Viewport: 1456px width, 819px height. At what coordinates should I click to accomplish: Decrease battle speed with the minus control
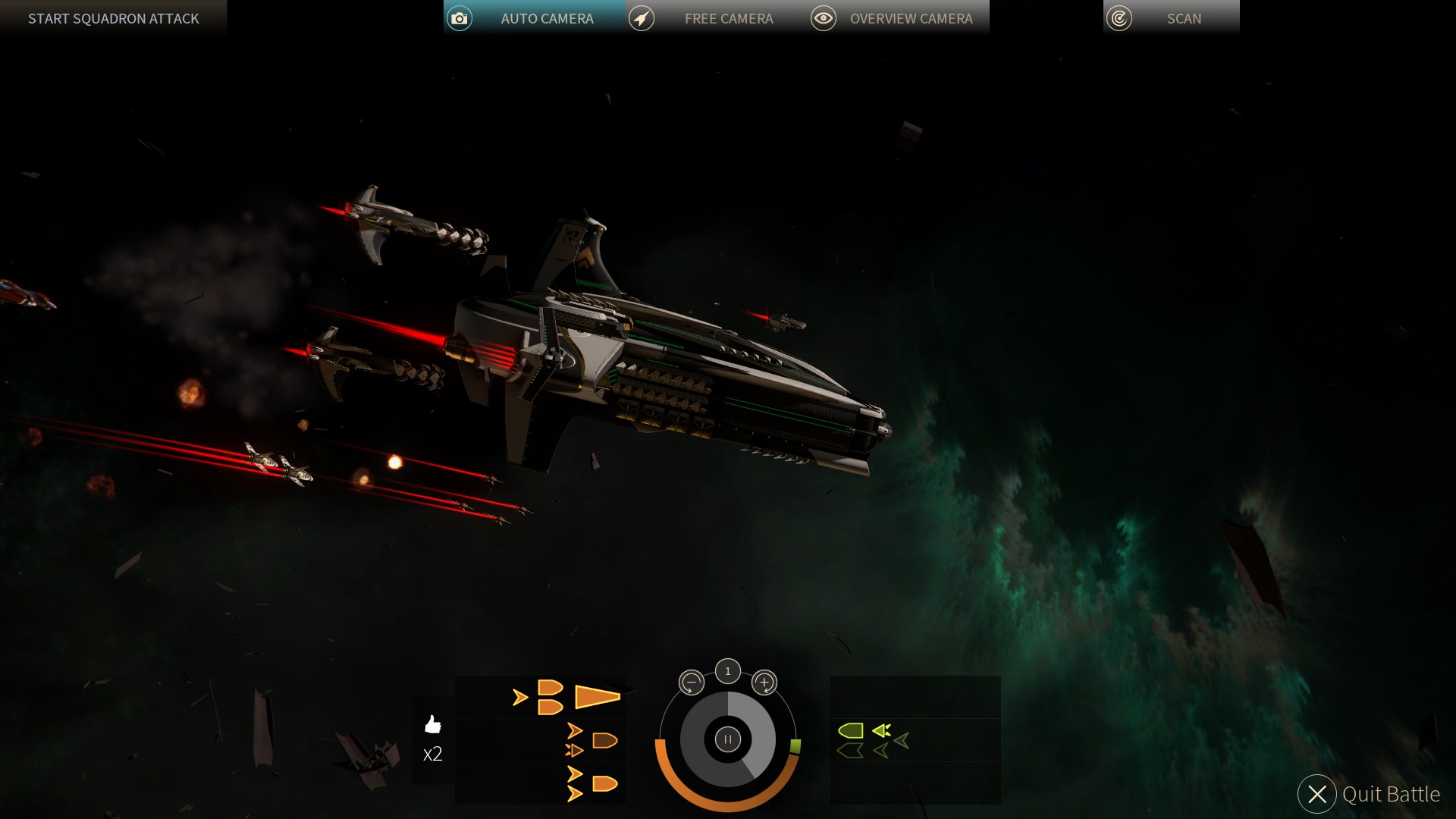(x=690, y=682)
